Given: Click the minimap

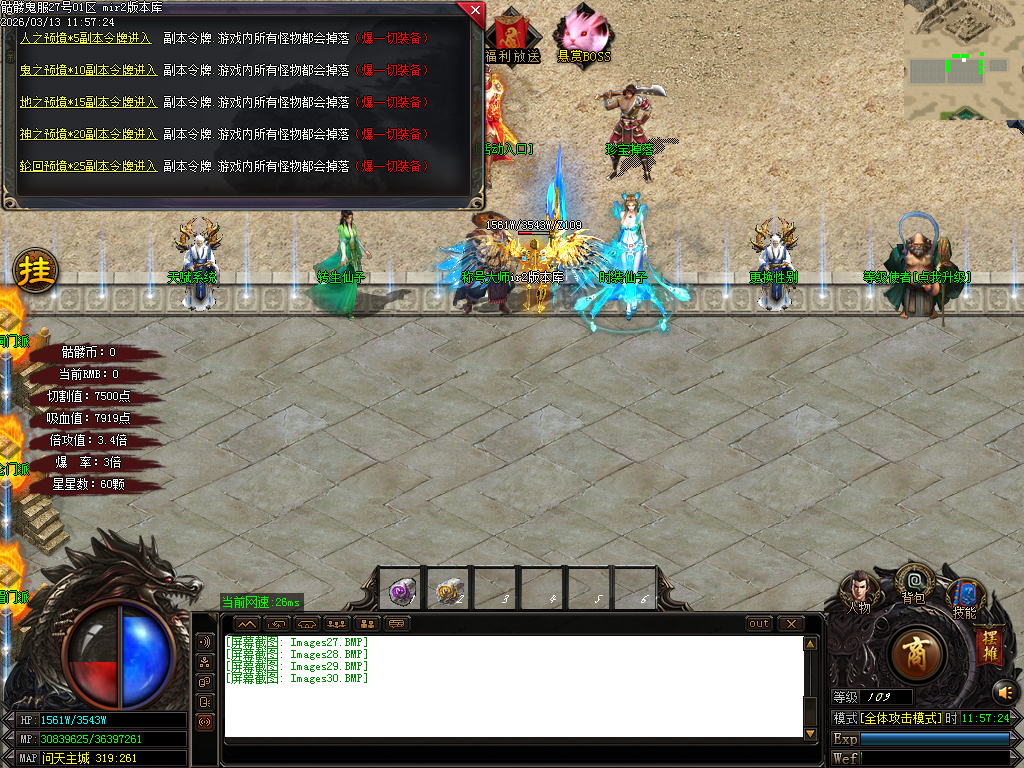Looking at the screenshot, I should [x=962, y=60].
